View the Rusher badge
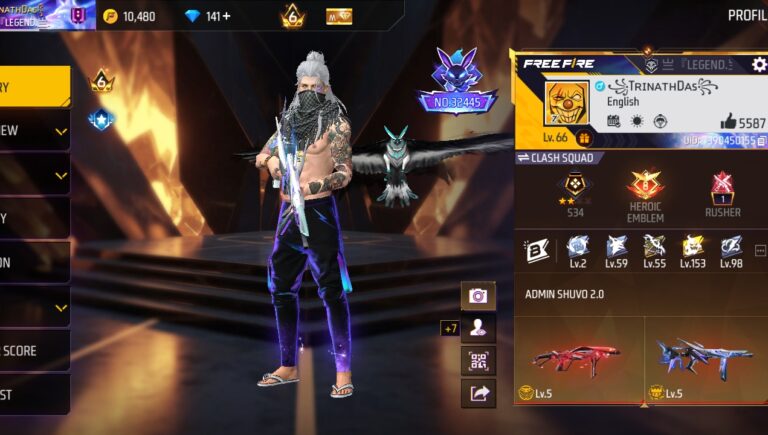Screen dimensions: 768x435 click(x=722, y=189)
